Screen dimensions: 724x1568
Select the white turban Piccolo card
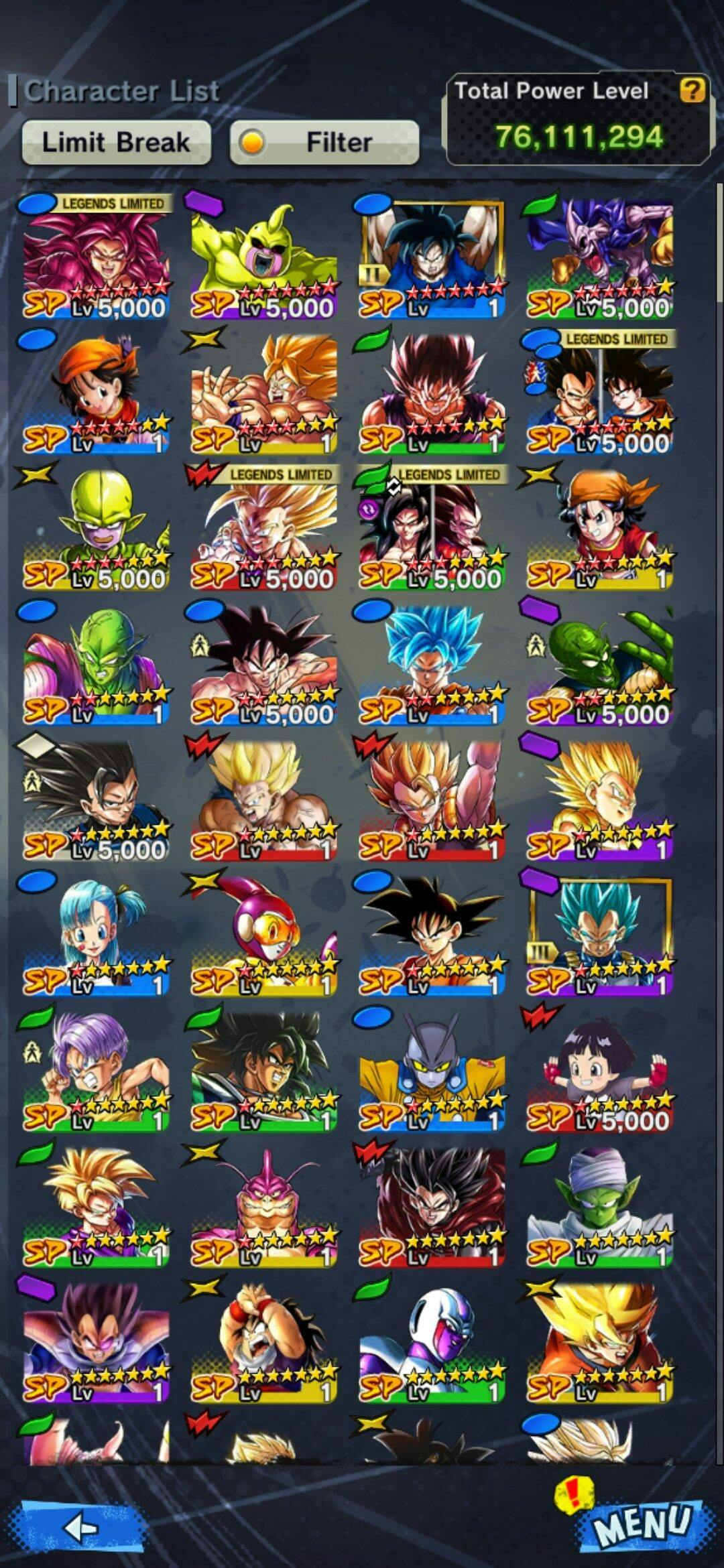click(599, 1206)
